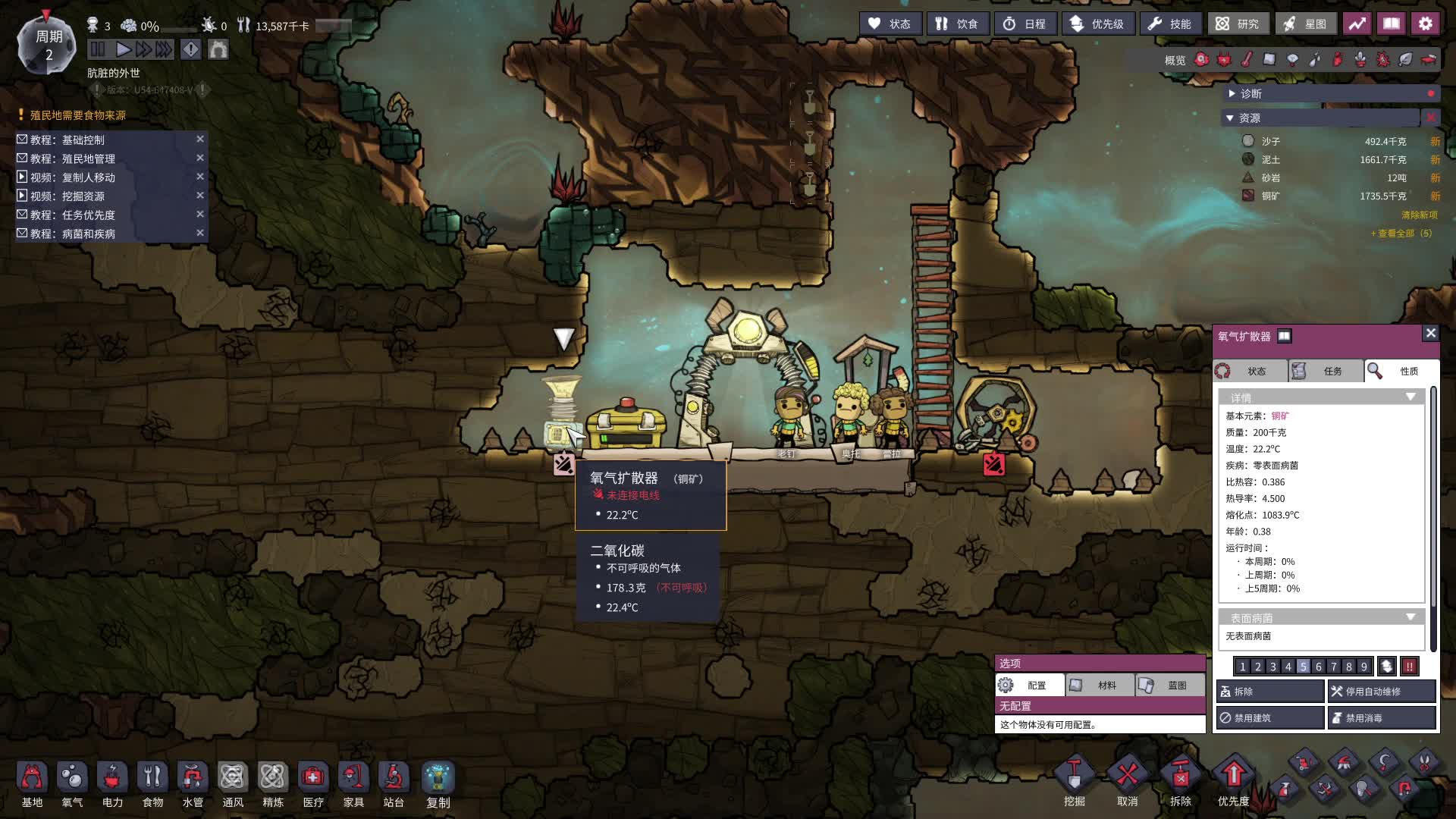Click the 拆除 deconstruct button in panel
The width and height of the screenshot is (1456, 819).
point(1270,692)
